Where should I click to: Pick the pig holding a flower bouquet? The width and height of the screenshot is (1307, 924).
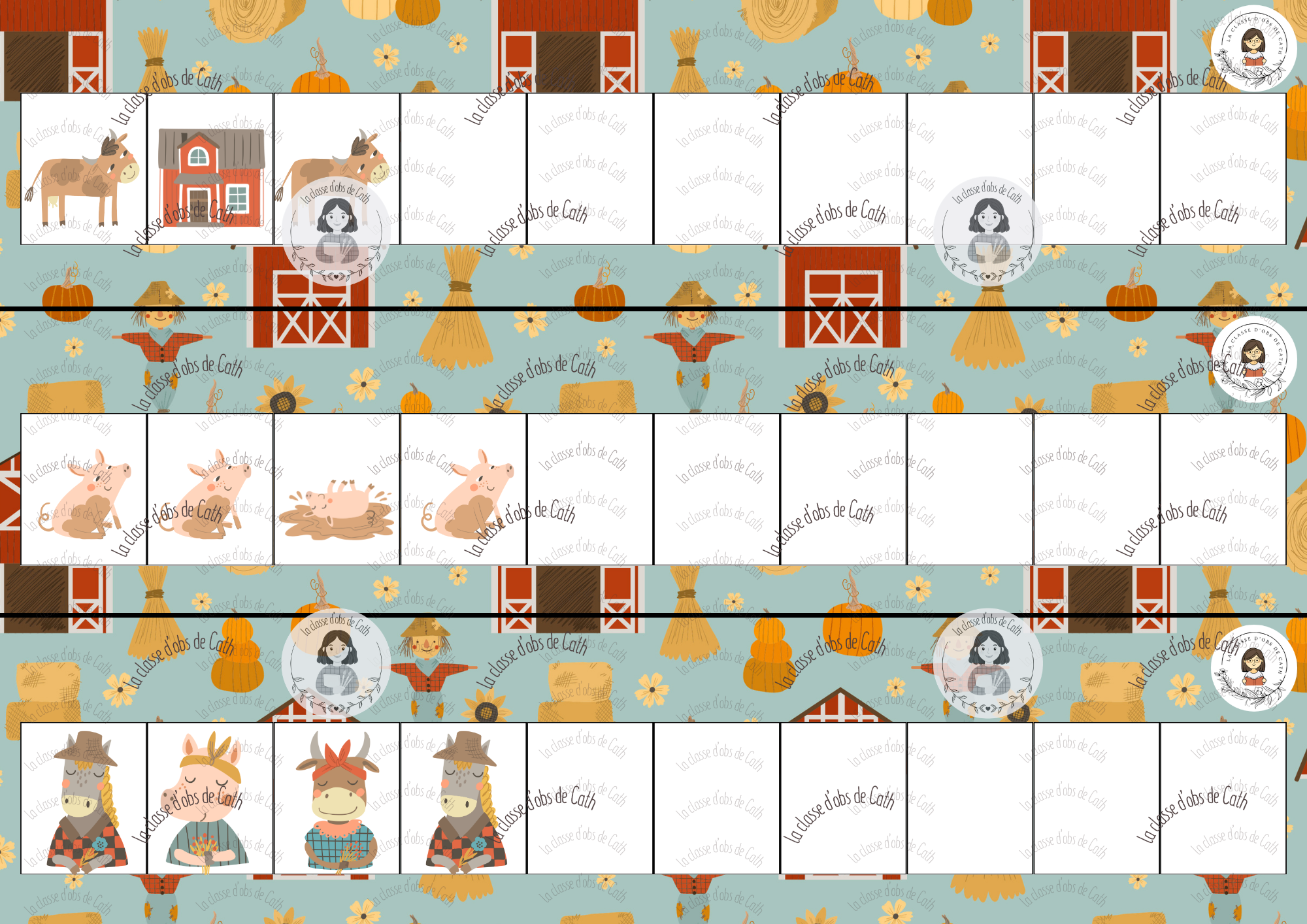pyautogui.click(x=210, y=799)
